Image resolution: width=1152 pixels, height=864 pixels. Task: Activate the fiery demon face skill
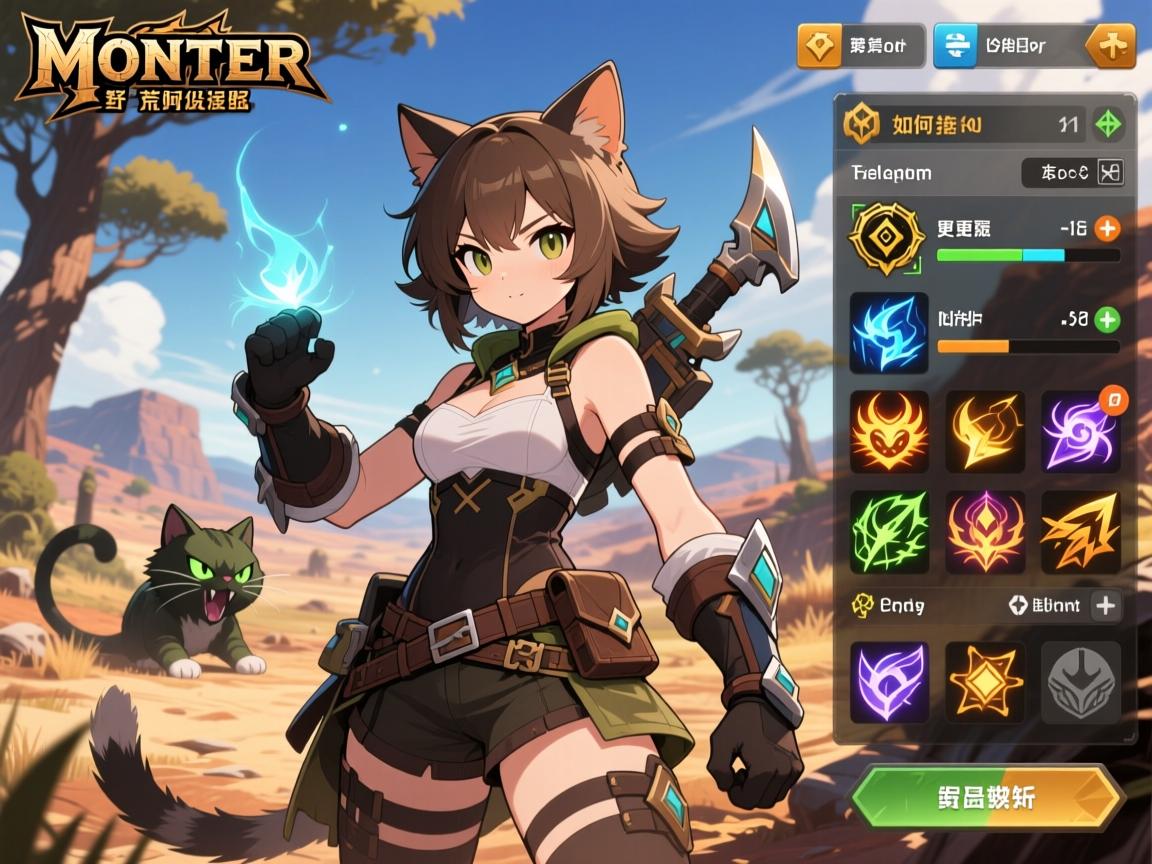[x=889, y=432]
